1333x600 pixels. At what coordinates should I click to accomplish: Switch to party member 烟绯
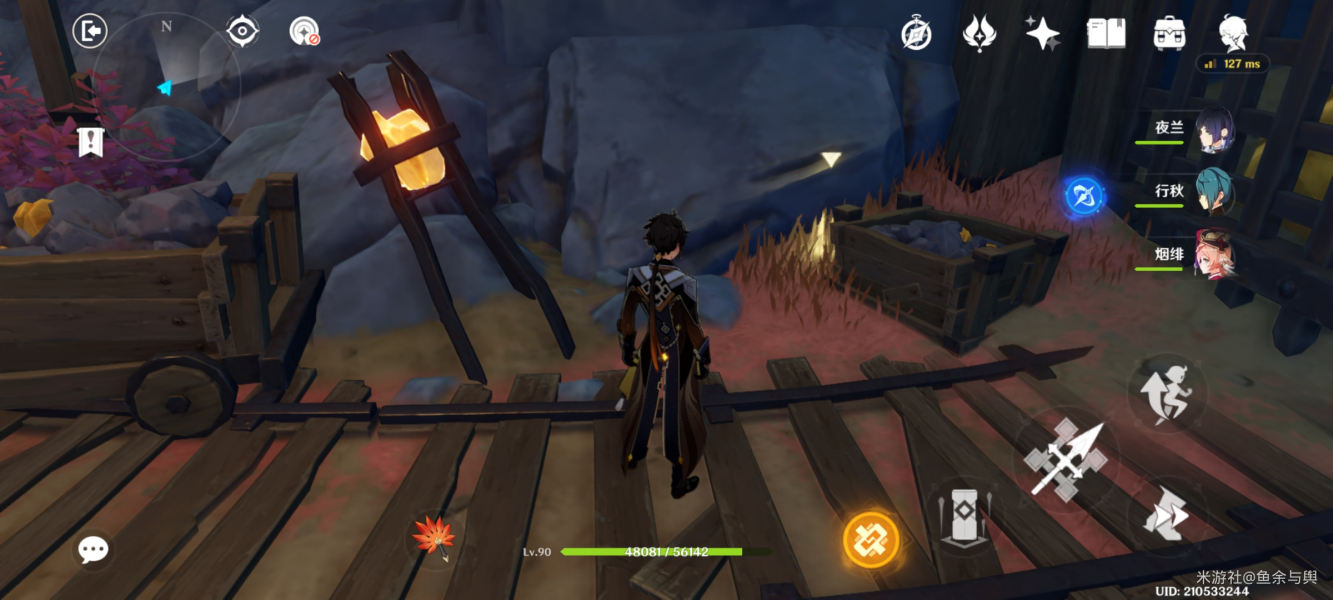tap(1213, 256)
